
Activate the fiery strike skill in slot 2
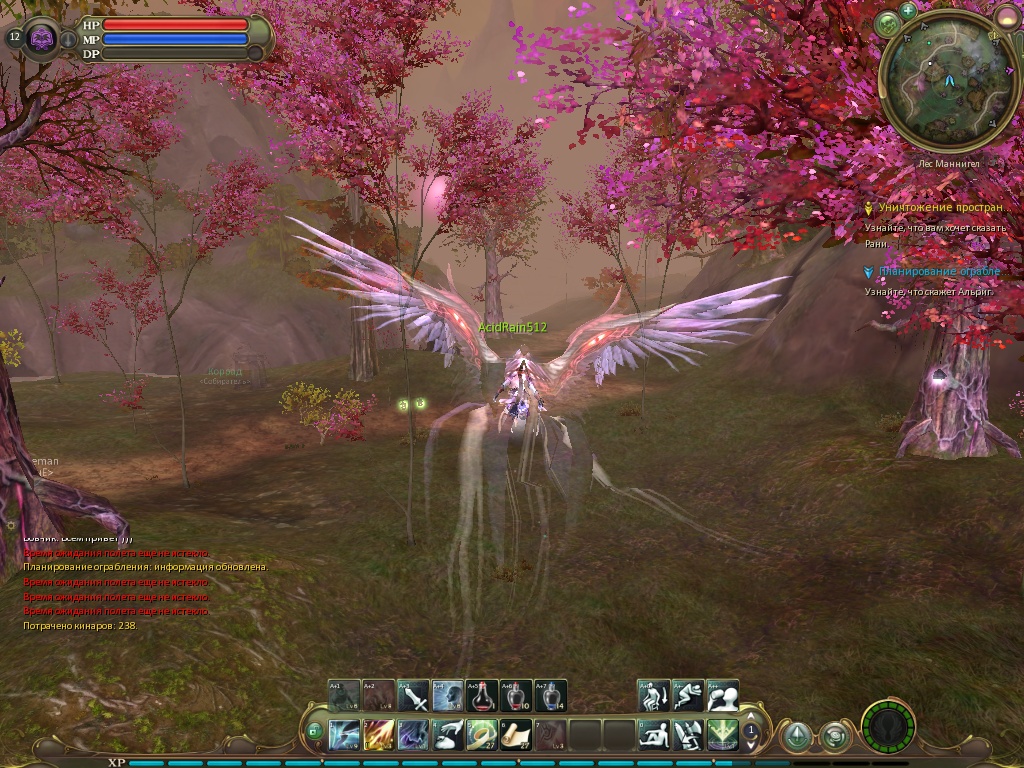pyautogui.click(x=379, y=735)
